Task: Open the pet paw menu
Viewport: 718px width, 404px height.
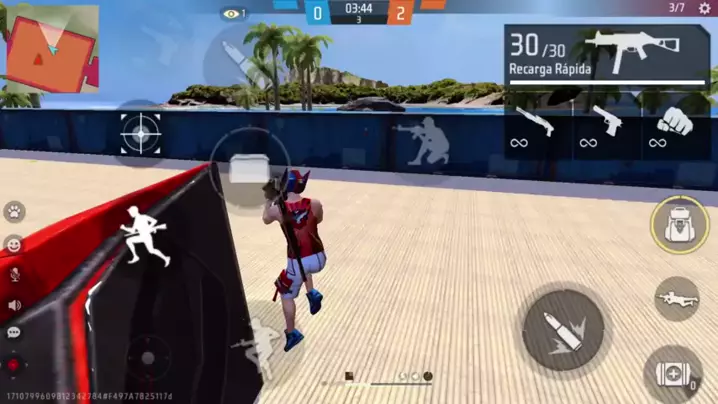Action: [x=14, y=211]
